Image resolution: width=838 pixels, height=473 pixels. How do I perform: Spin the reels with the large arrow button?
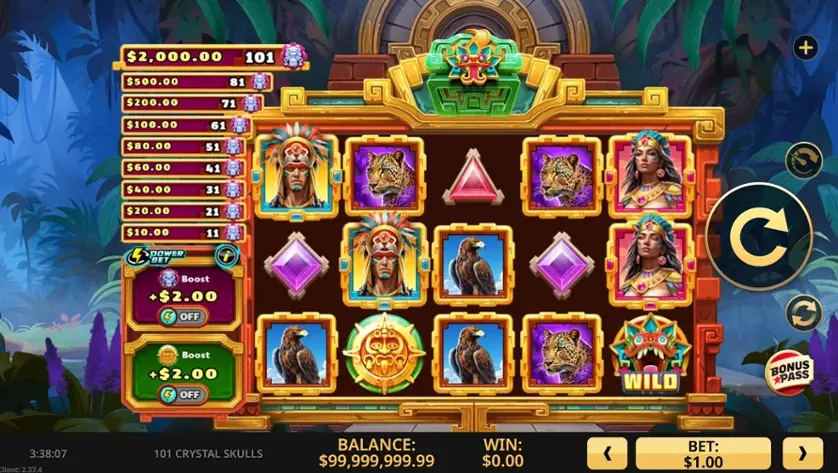[x=757, y=237]
